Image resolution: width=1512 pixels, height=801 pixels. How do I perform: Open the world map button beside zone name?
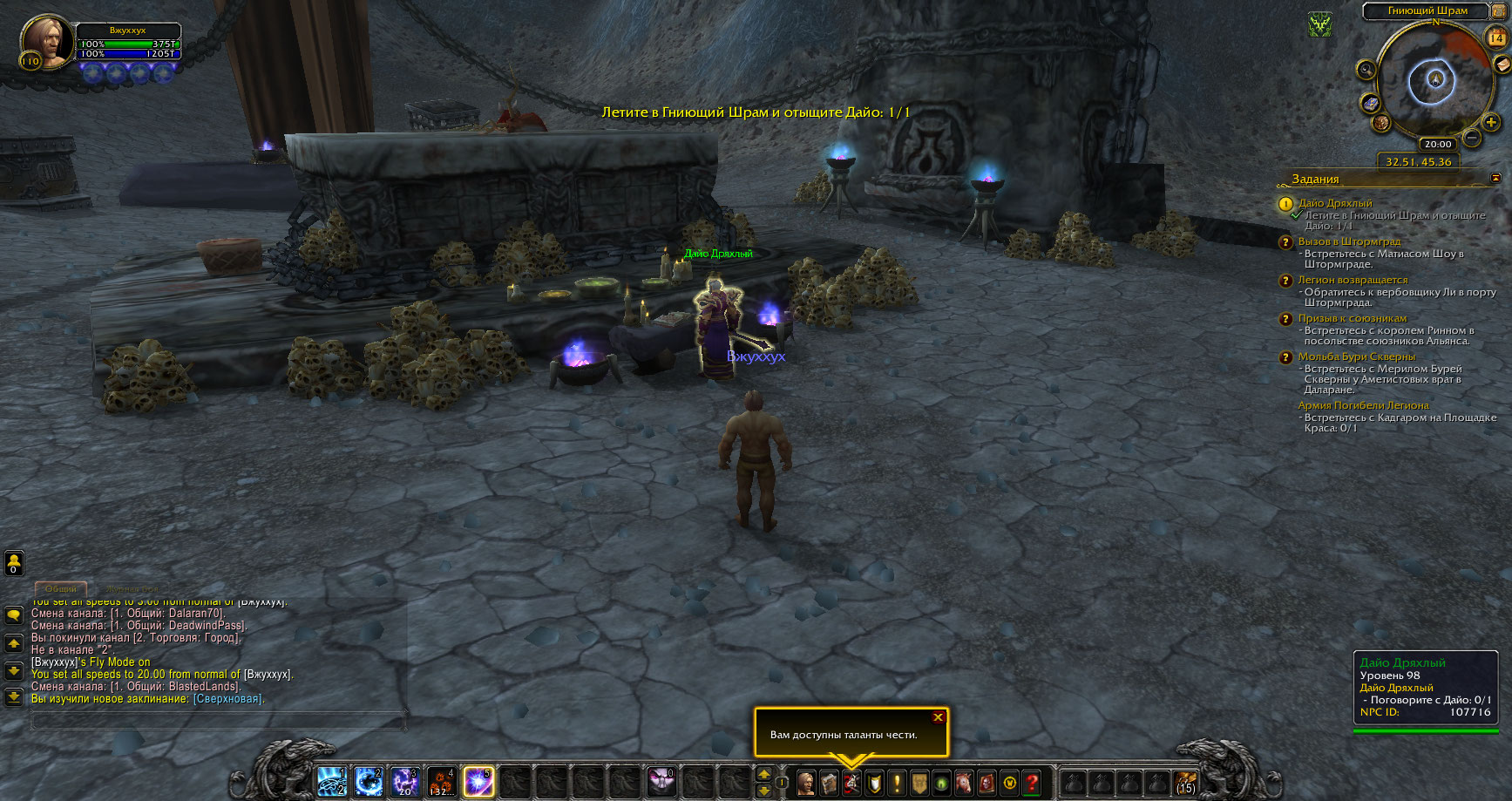1499,10
